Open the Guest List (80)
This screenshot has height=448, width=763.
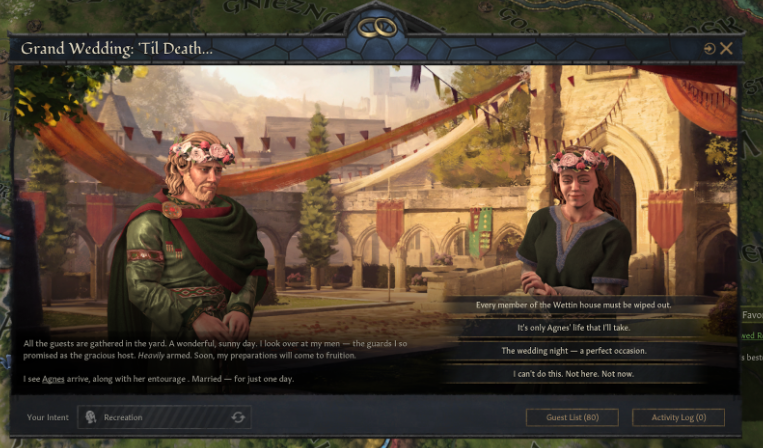pyautogui.click(x=572, y=417)
